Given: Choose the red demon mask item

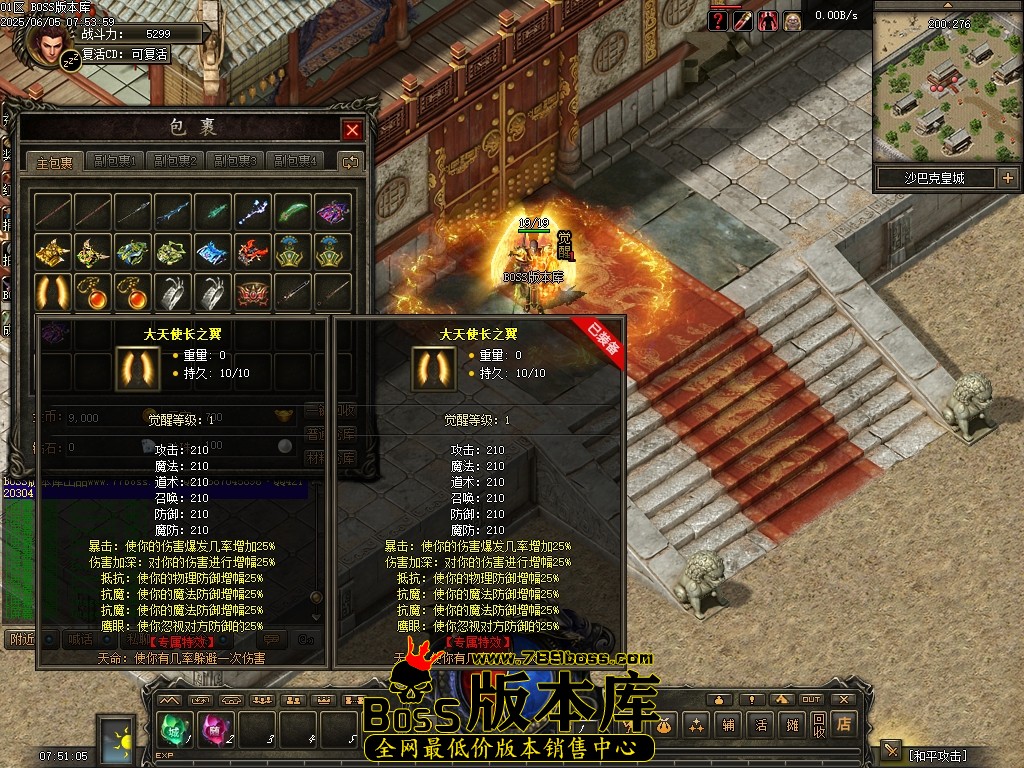Looking at the screenshot, I should (252, 291).
